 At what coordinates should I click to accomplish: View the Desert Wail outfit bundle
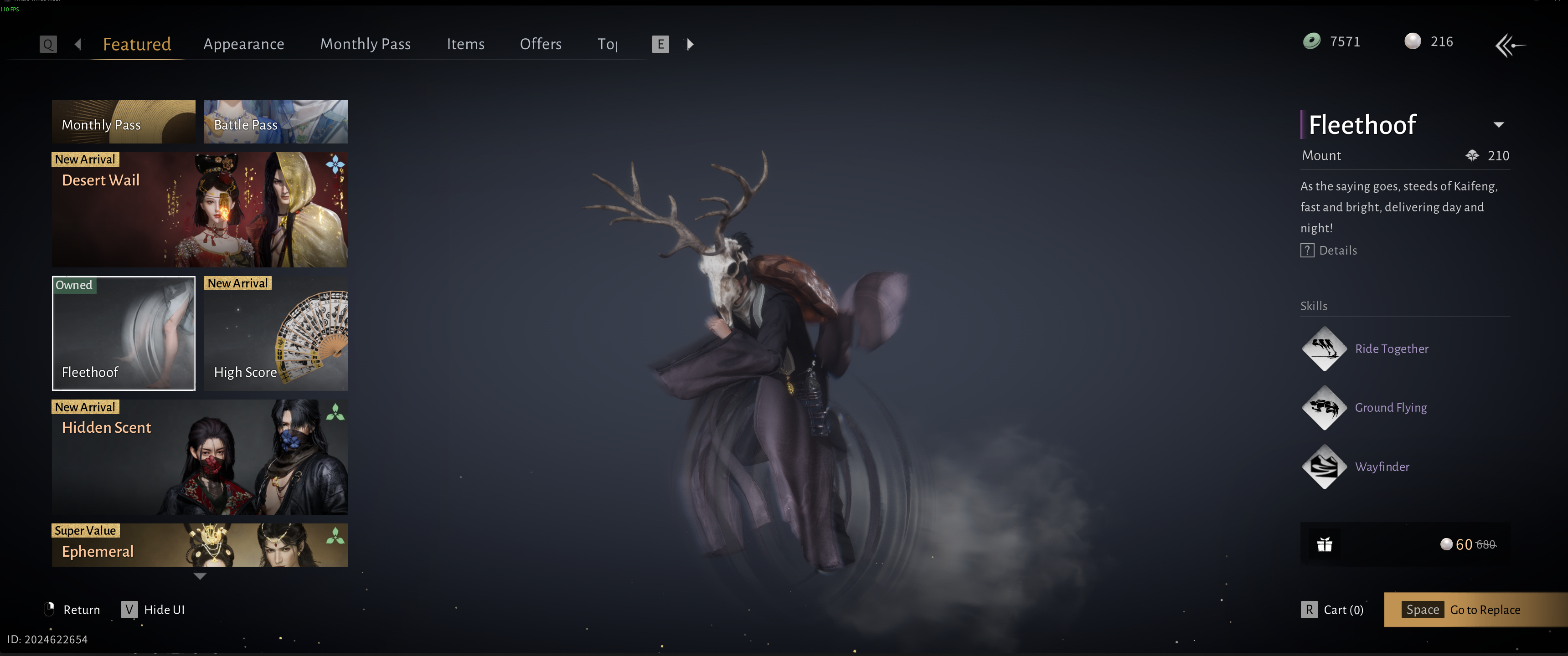pos(200,210)
